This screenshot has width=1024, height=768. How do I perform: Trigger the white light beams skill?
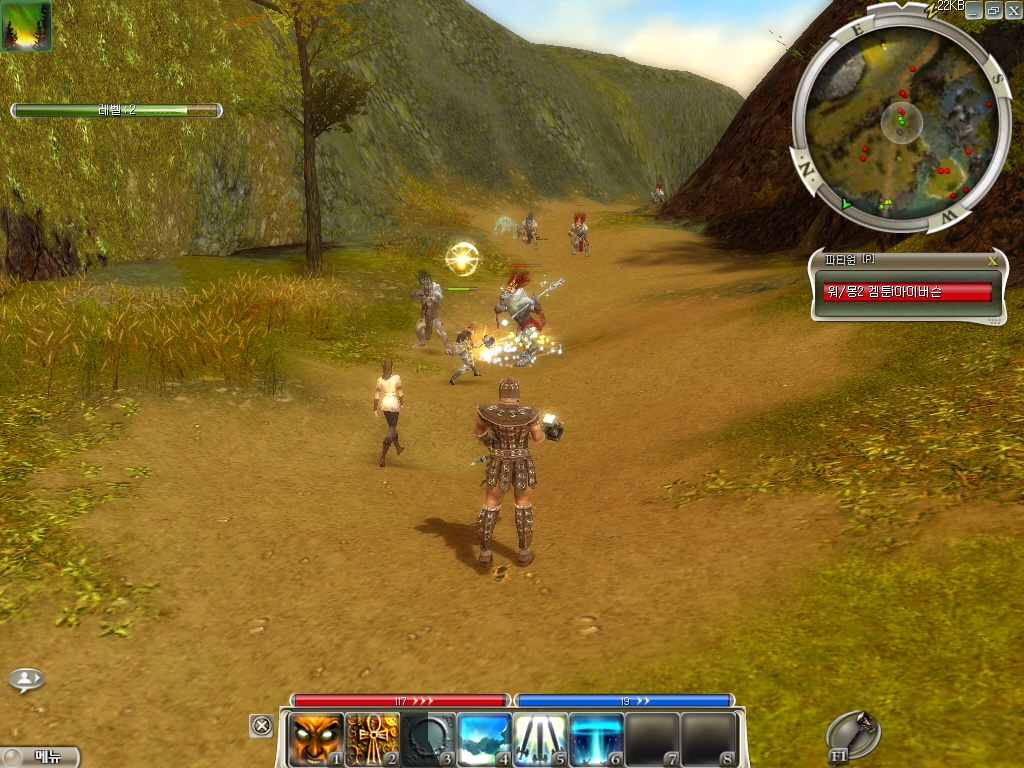pos(541,739)
